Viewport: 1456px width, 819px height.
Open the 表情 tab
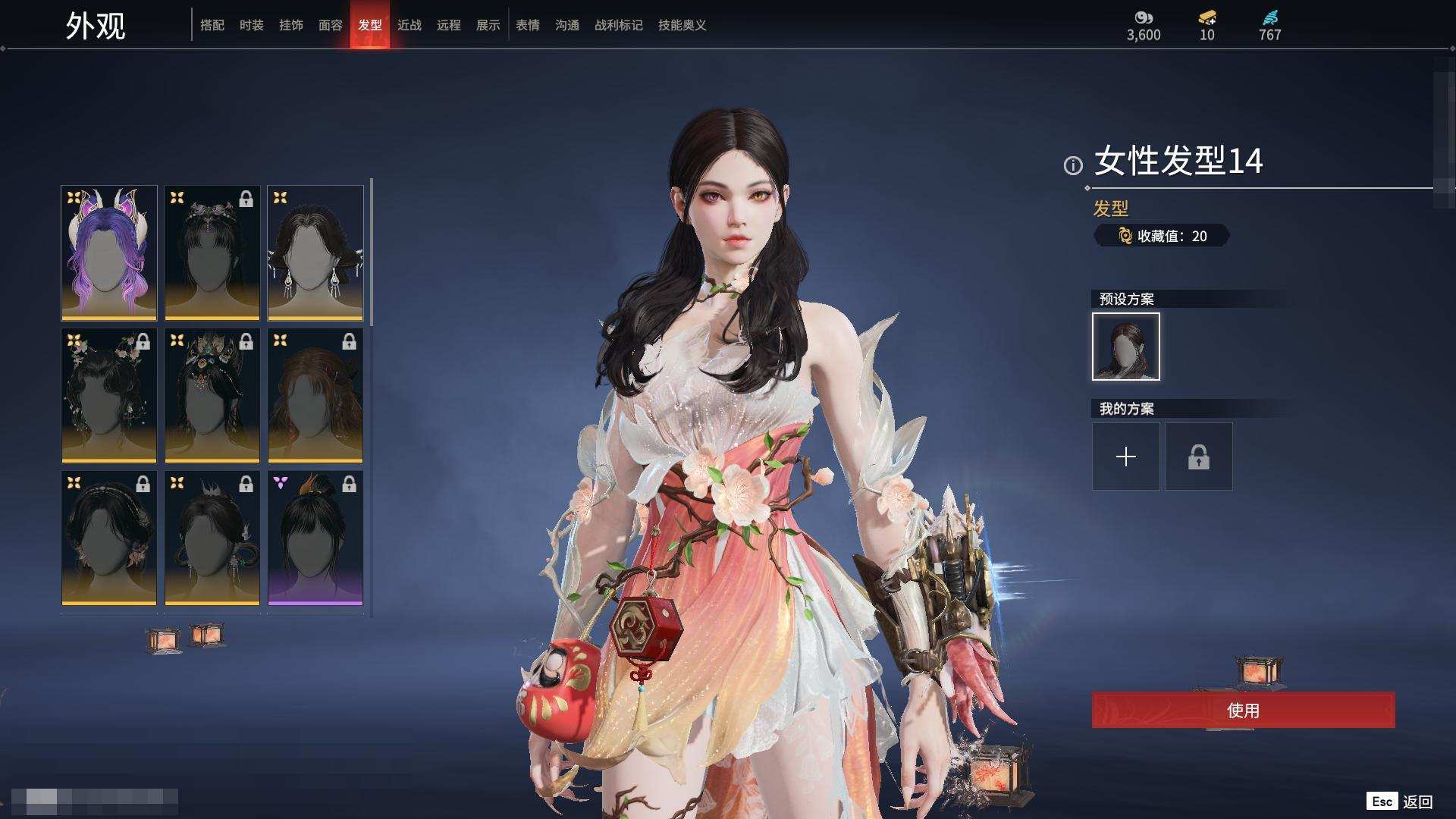pos(528,25)
